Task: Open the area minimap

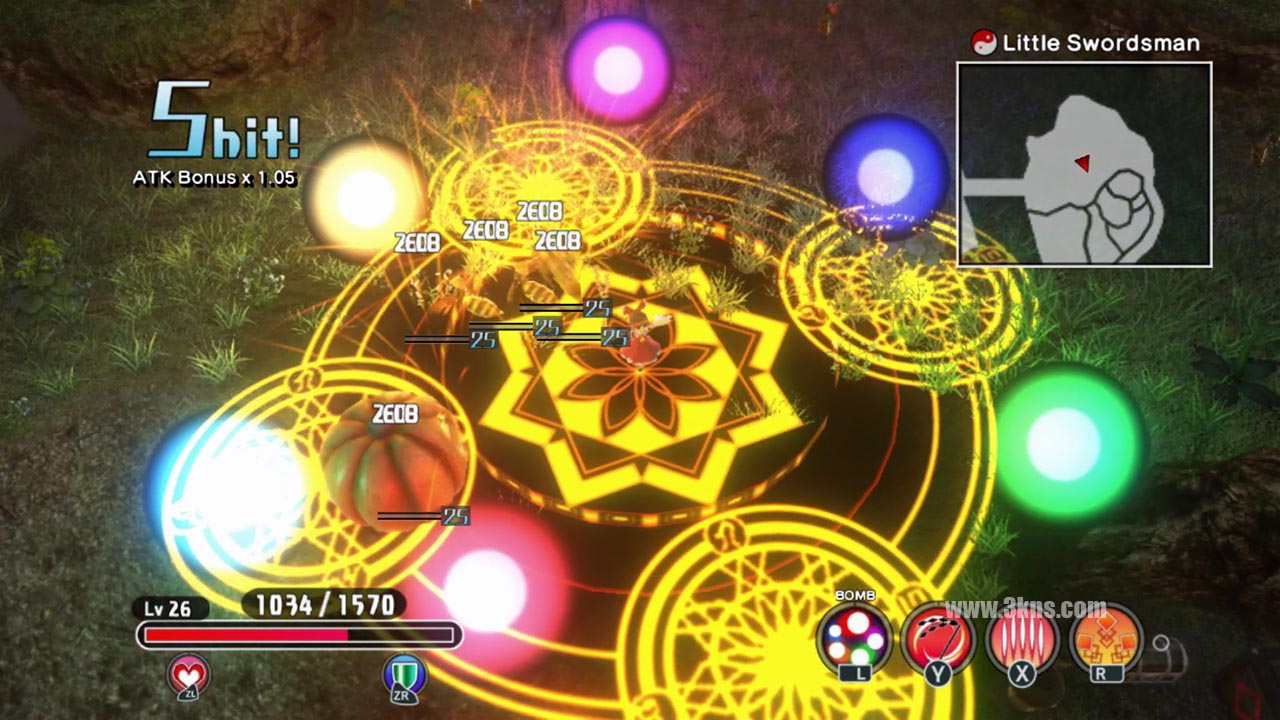Action: click(x=1084, y=165)
